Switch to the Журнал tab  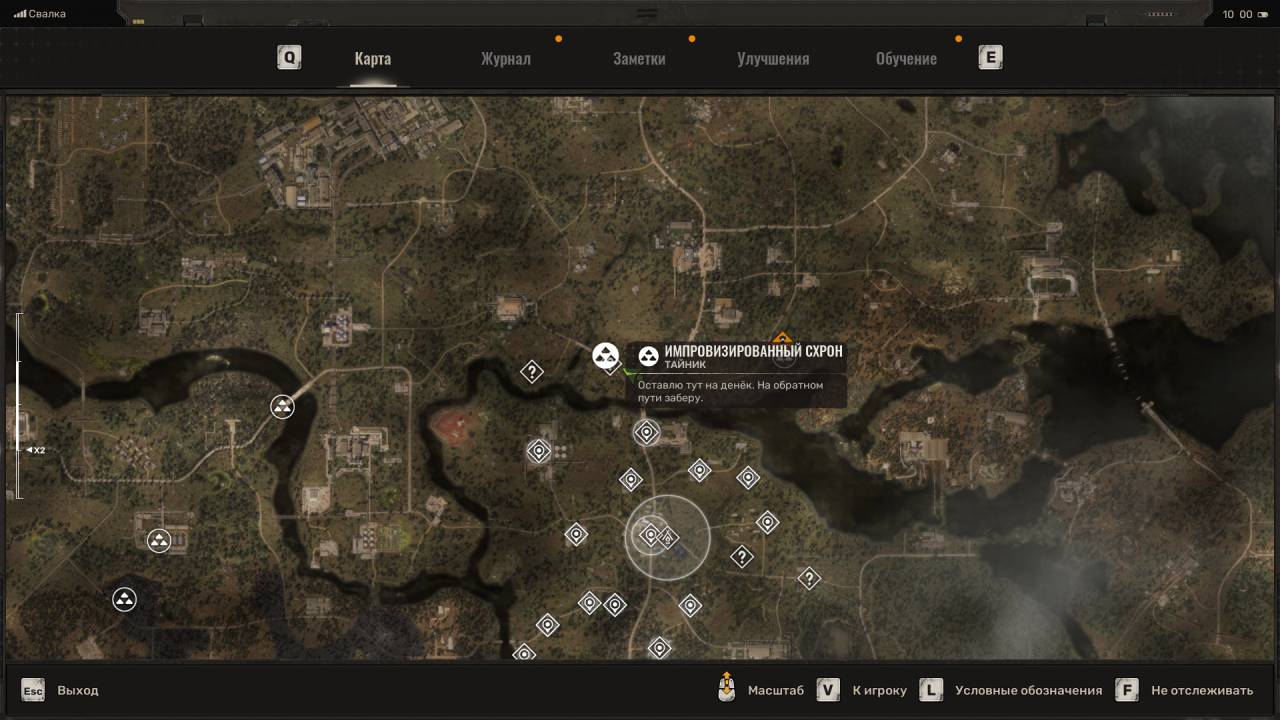pos(505,58)
